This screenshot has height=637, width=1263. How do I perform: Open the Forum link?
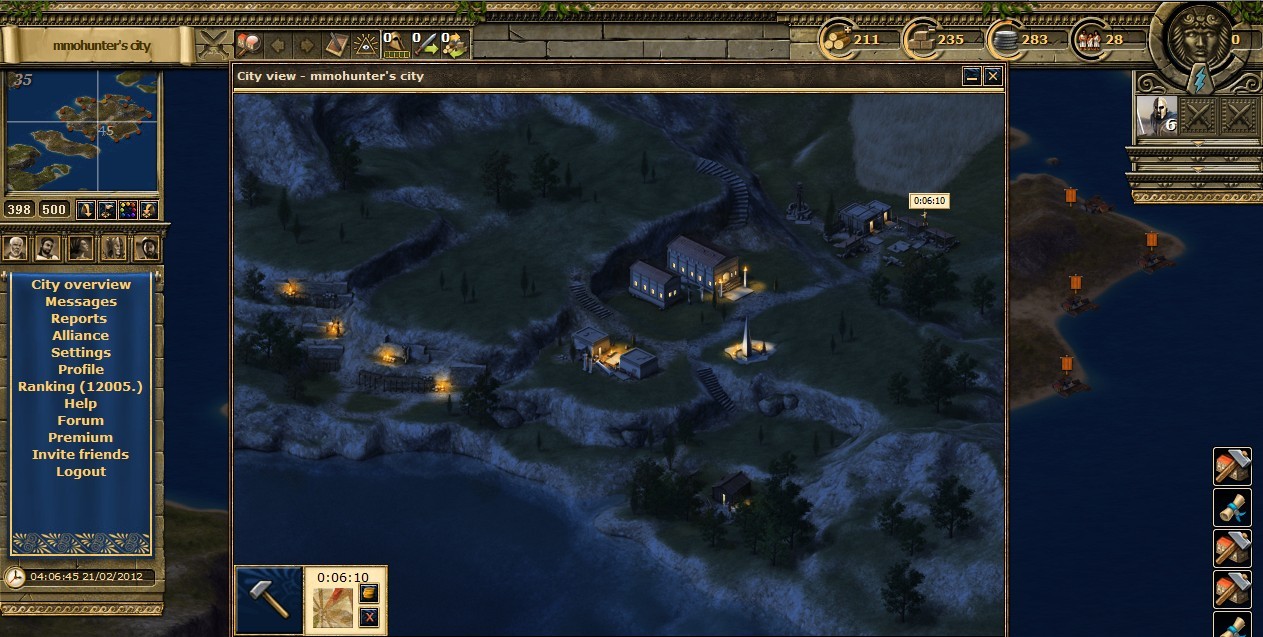point(80,420)
